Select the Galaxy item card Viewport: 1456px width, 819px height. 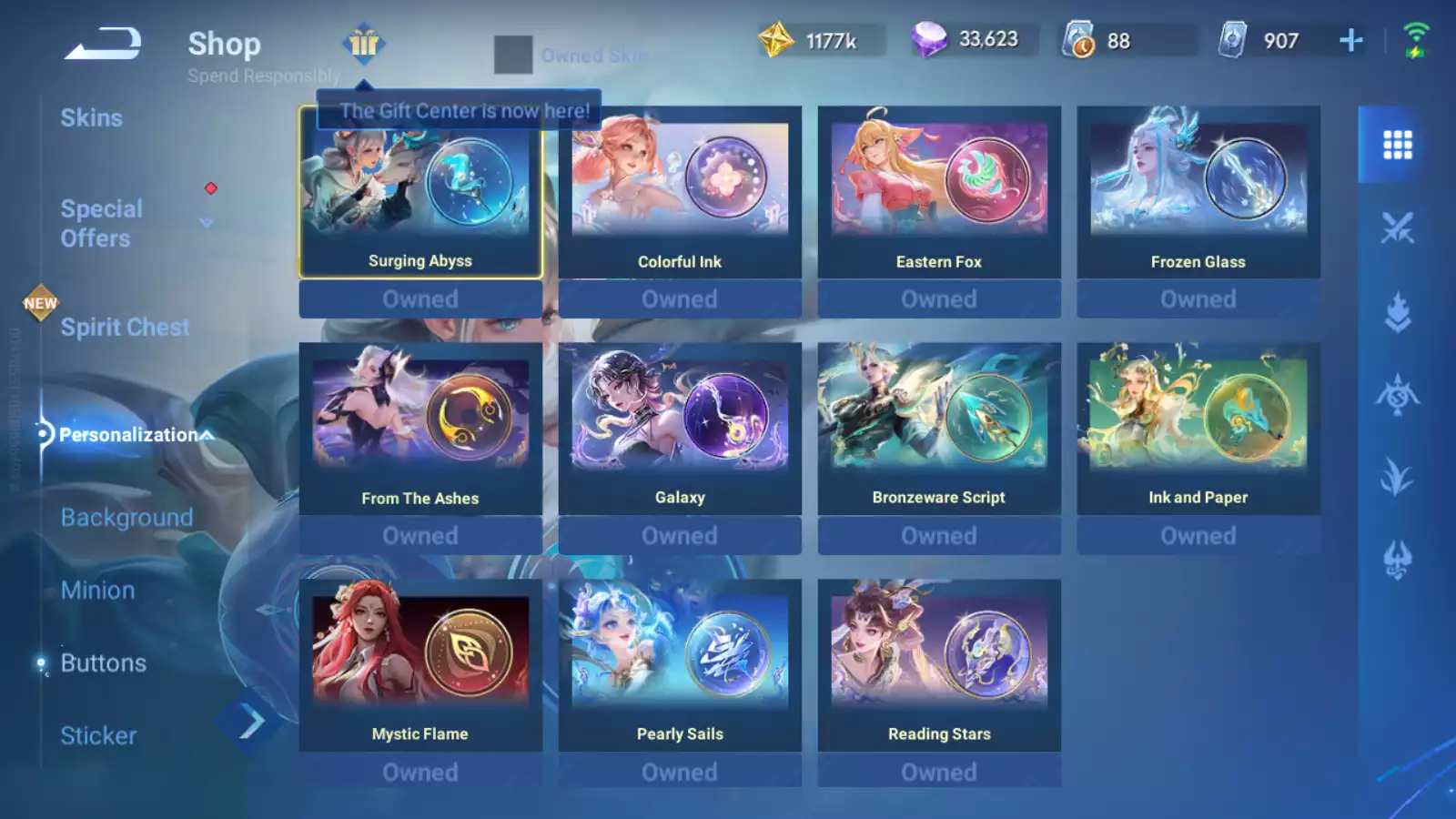(x=680, y=429)
